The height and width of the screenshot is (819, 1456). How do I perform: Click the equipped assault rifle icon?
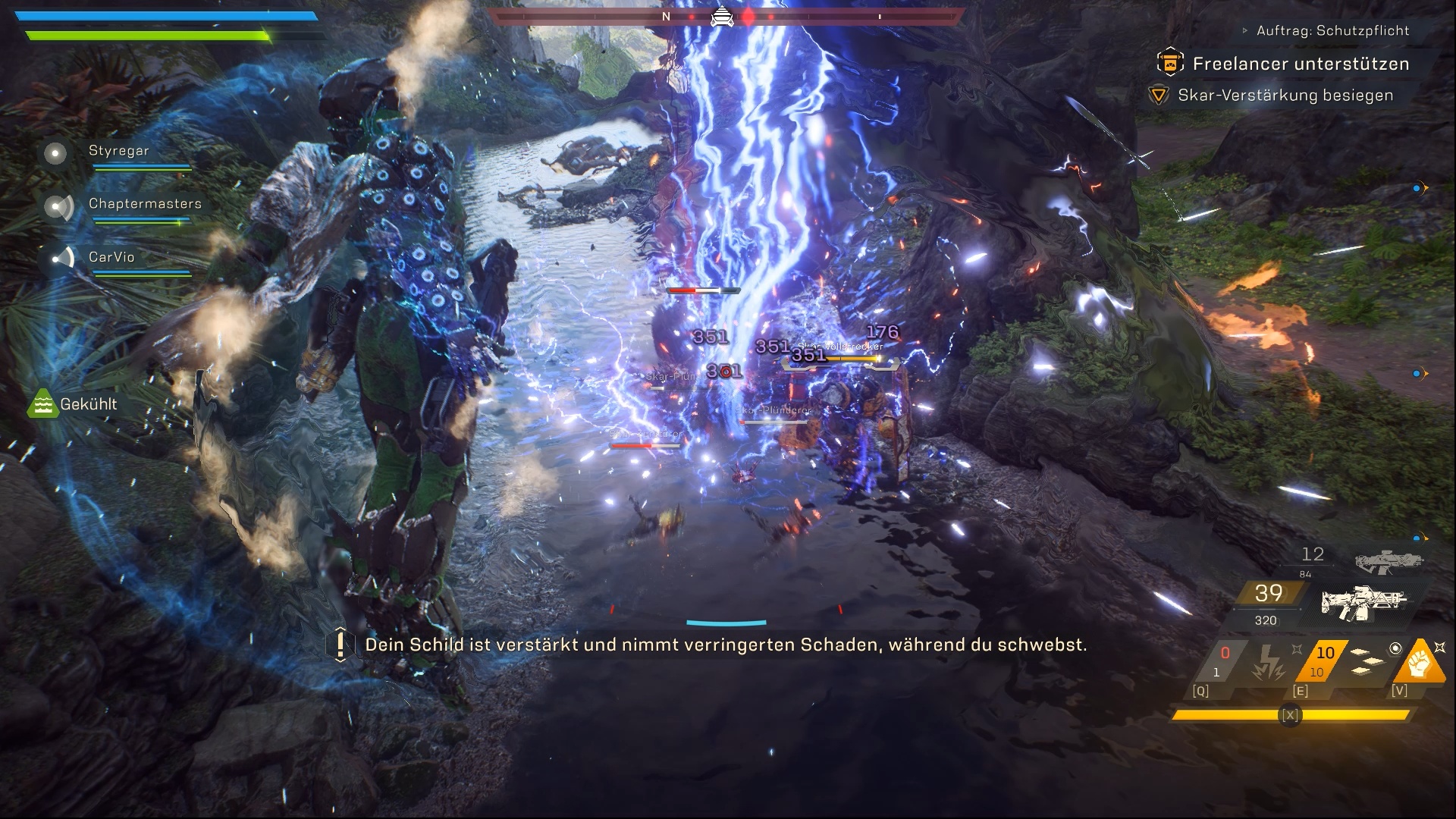click(x=1364, y=604)
